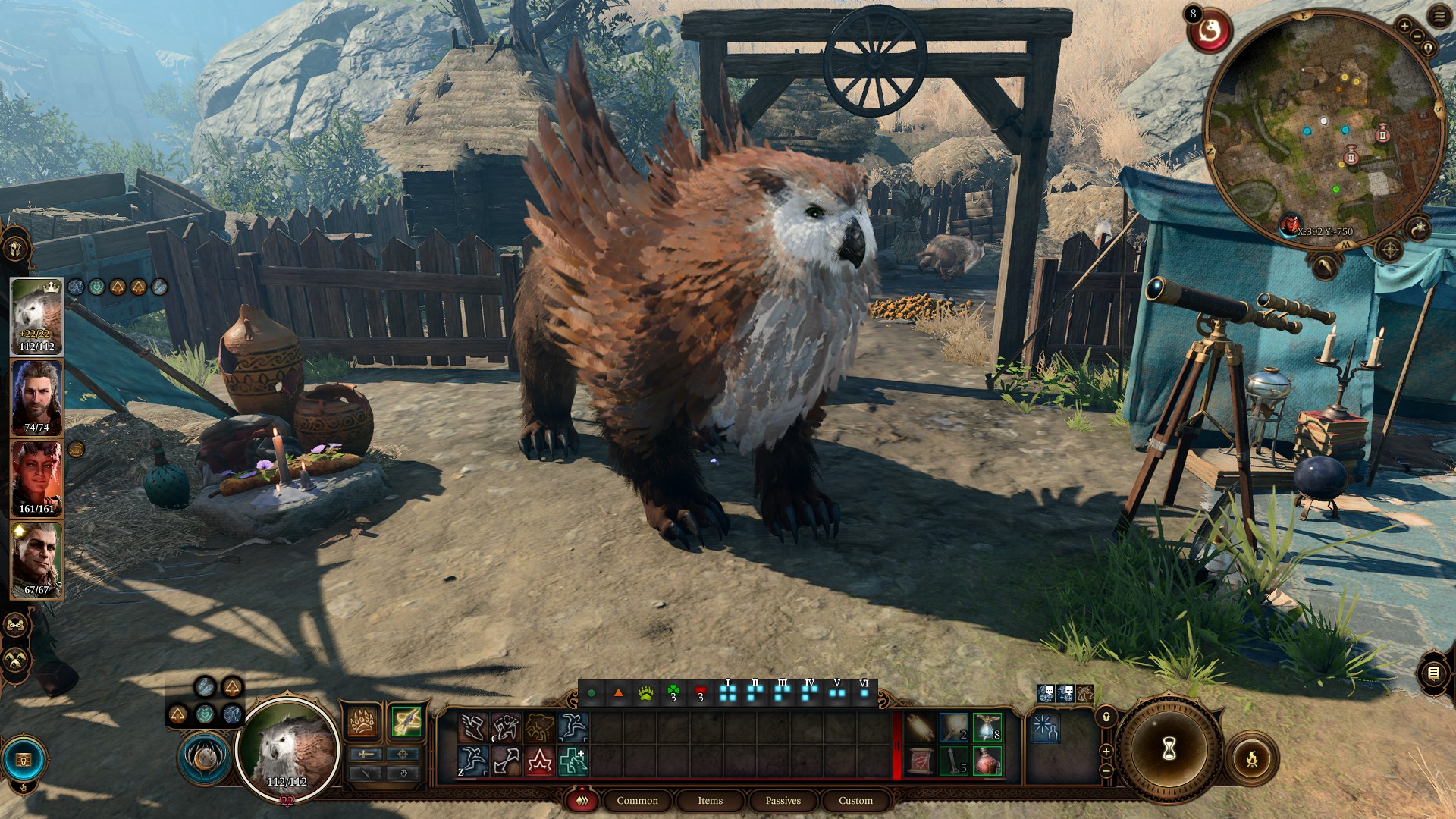Open the Items hotbar tab
Image resolution: width=1456 pixels, height=819 pixels.
(x=710, y=800)
